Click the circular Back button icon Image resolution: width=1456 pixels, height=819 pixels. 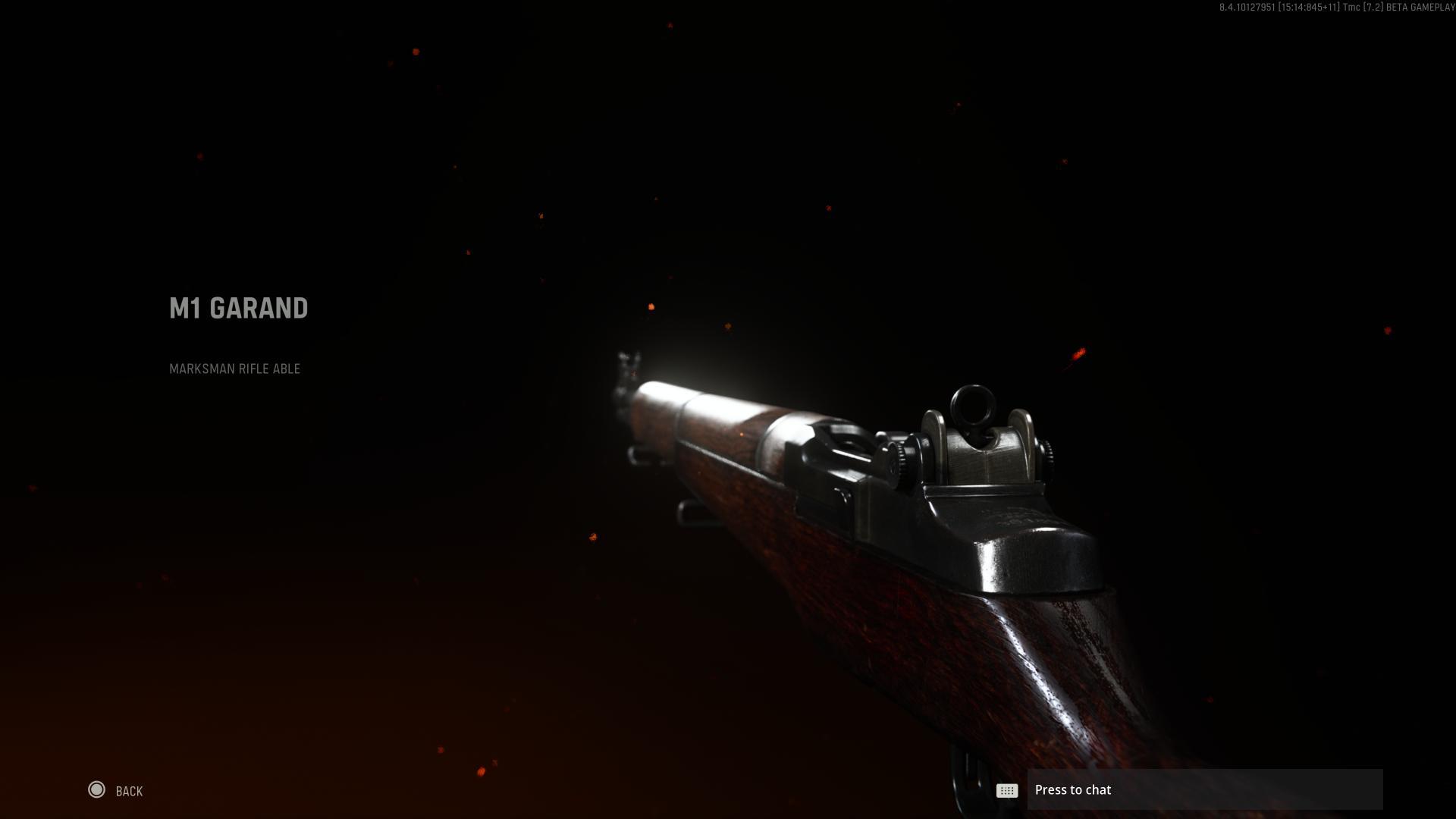[98, 790]
